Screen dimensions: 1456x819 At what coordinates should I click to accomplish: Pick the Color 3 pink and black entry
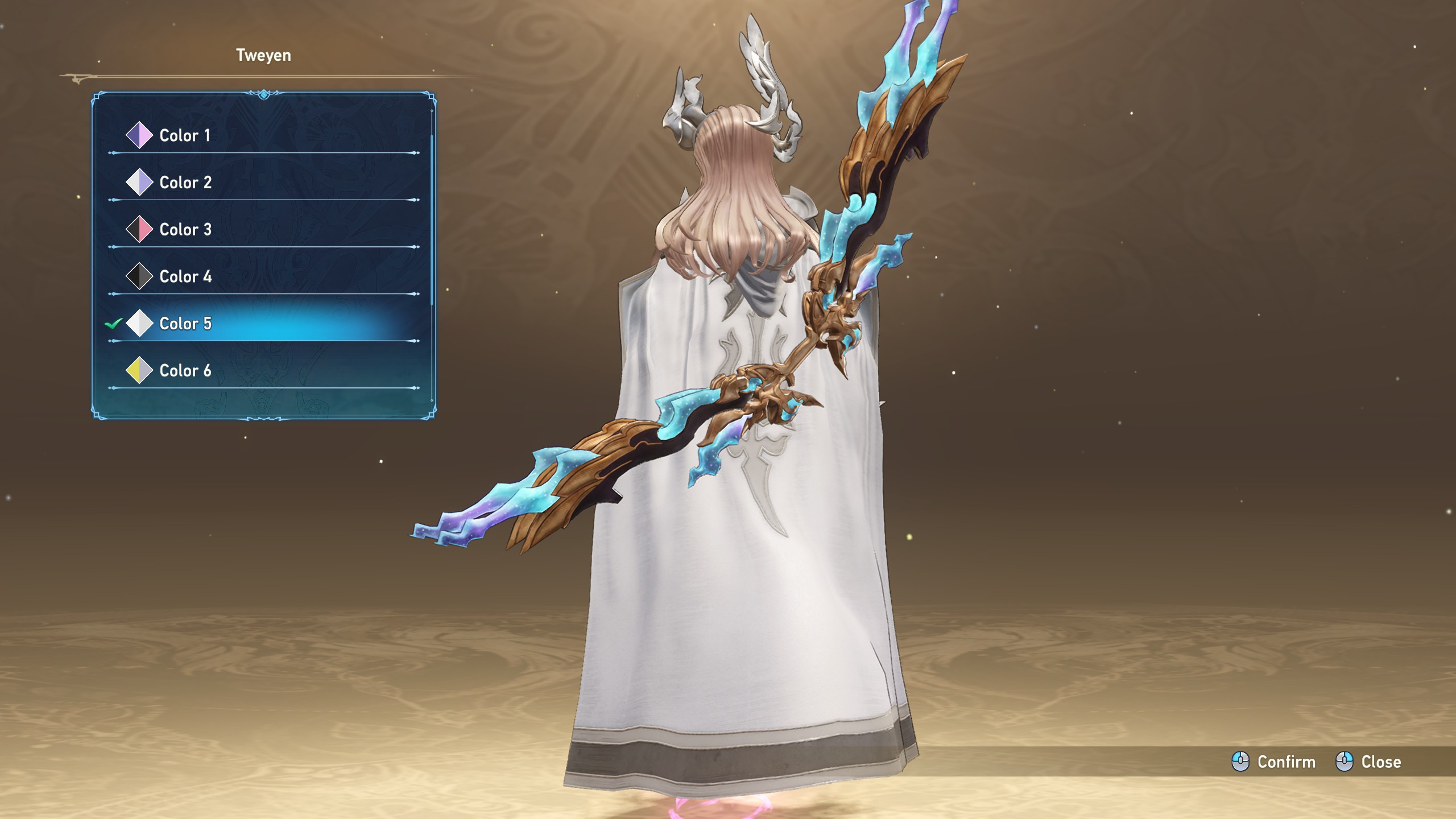coord(185,230)
